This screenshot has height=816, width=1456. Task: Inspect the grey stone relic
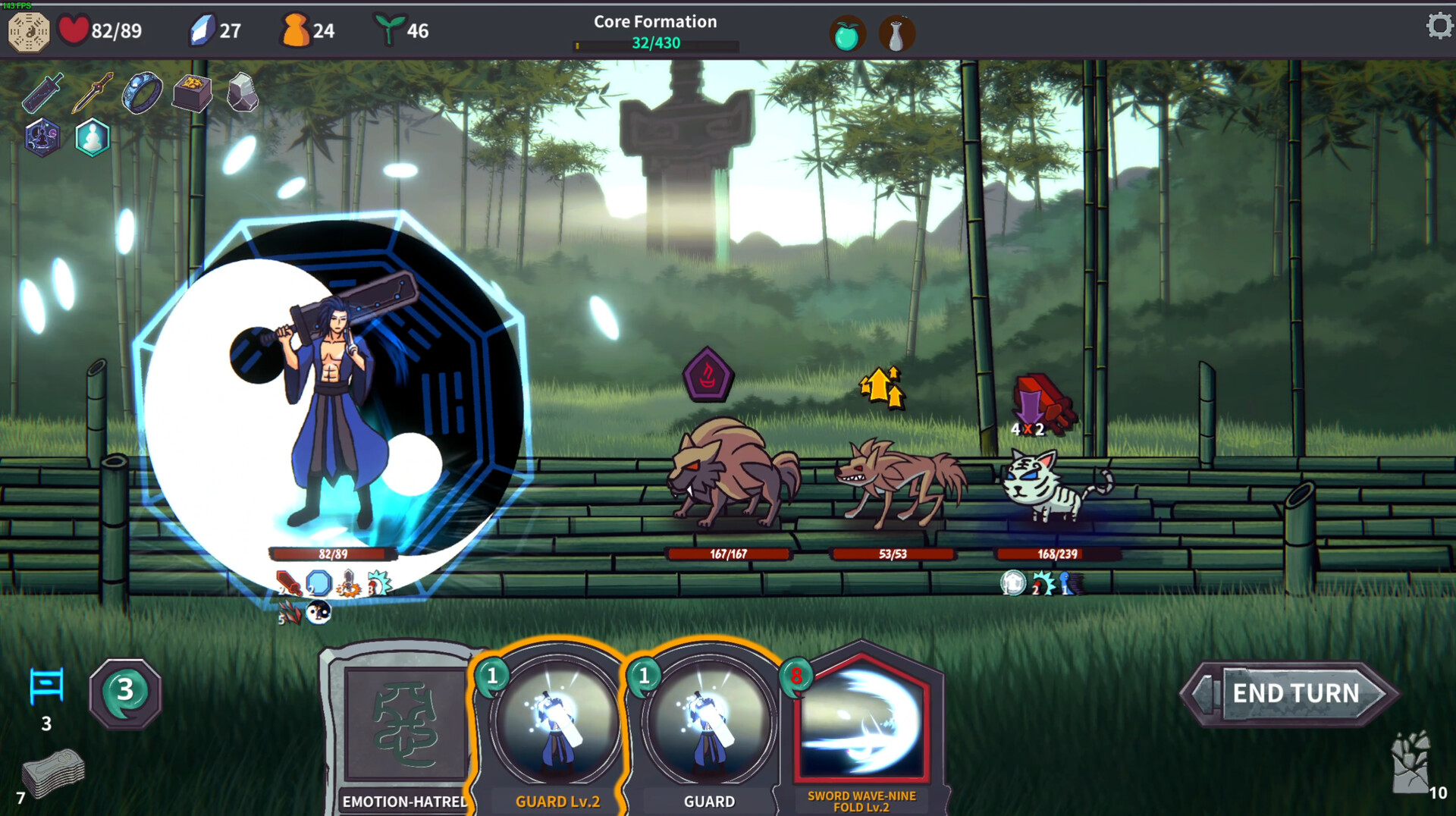point(243,93)
